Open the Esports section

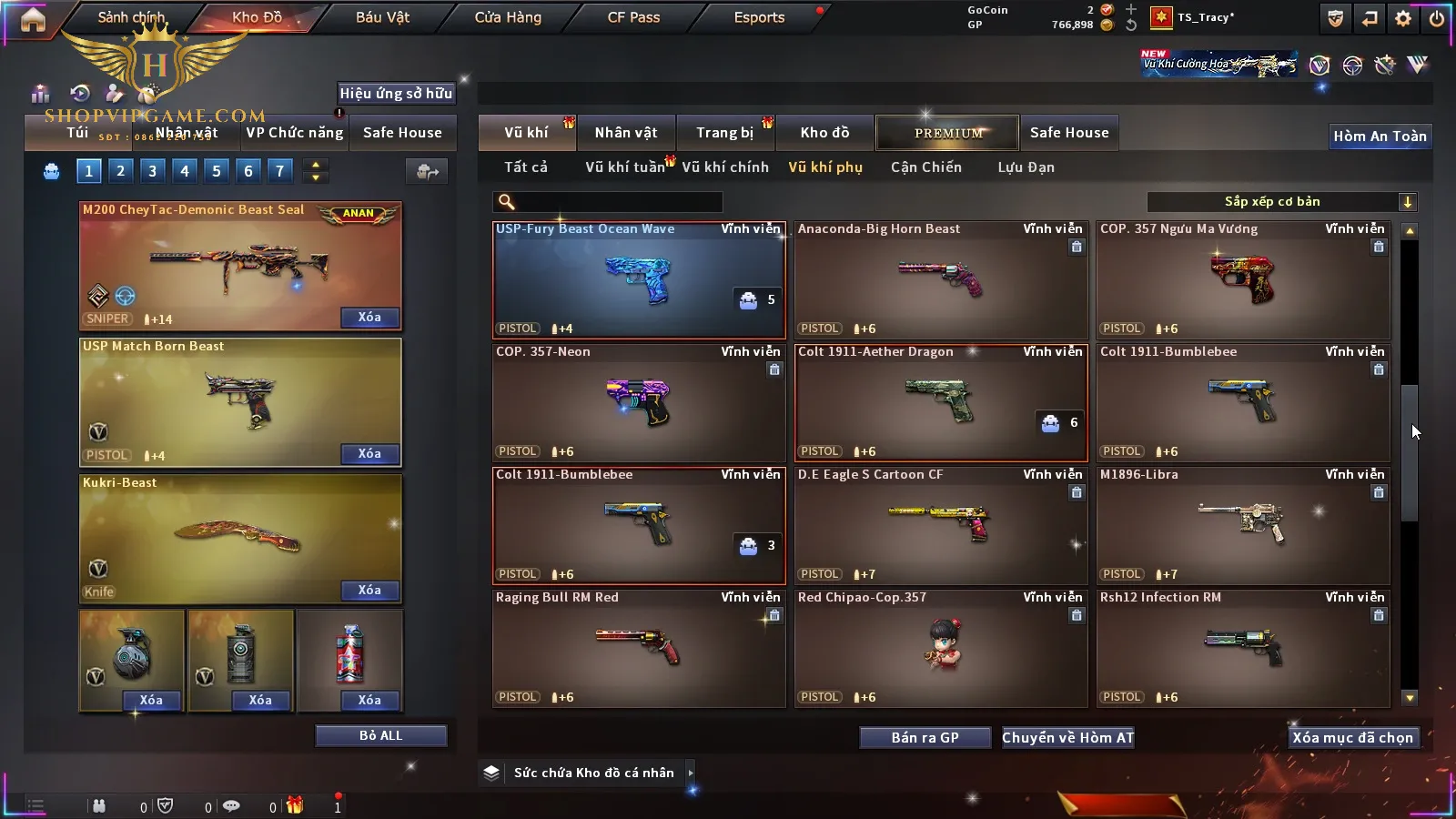point(759,17)
